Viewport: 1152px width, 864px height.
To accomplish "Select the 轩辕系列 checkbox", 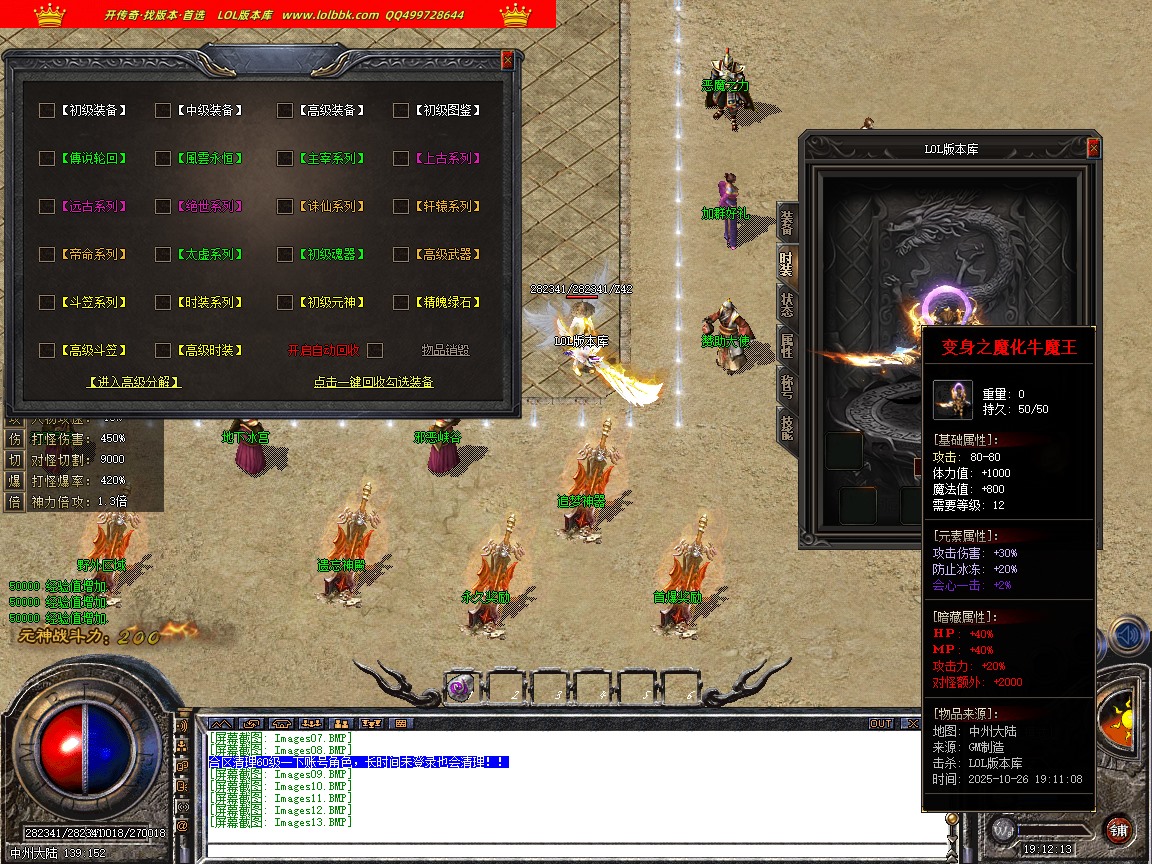I will coord(401,206).
